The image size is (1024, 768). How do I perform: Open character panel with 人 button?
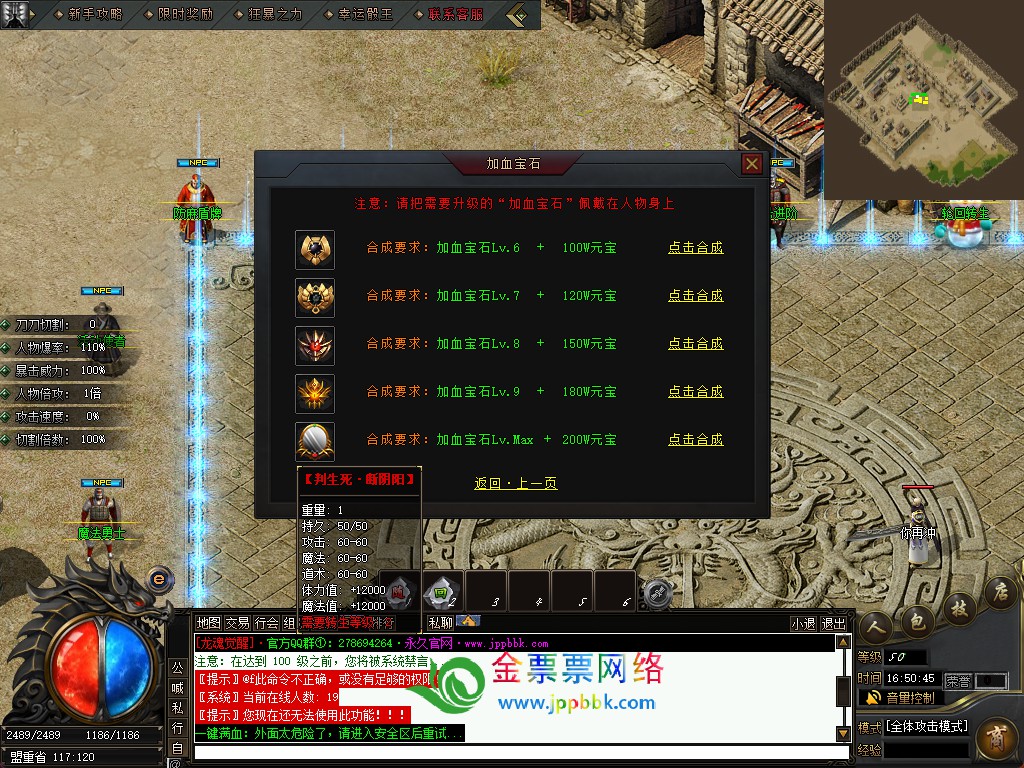point(873,627)
